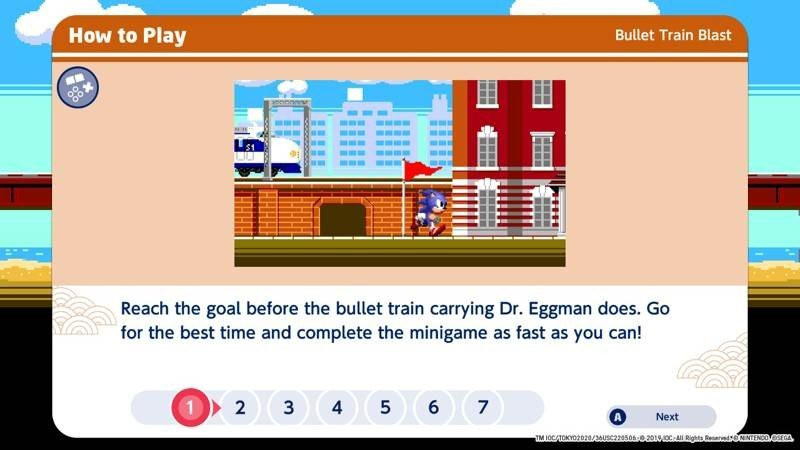View the last page, number 7

(x=482, y=407)
